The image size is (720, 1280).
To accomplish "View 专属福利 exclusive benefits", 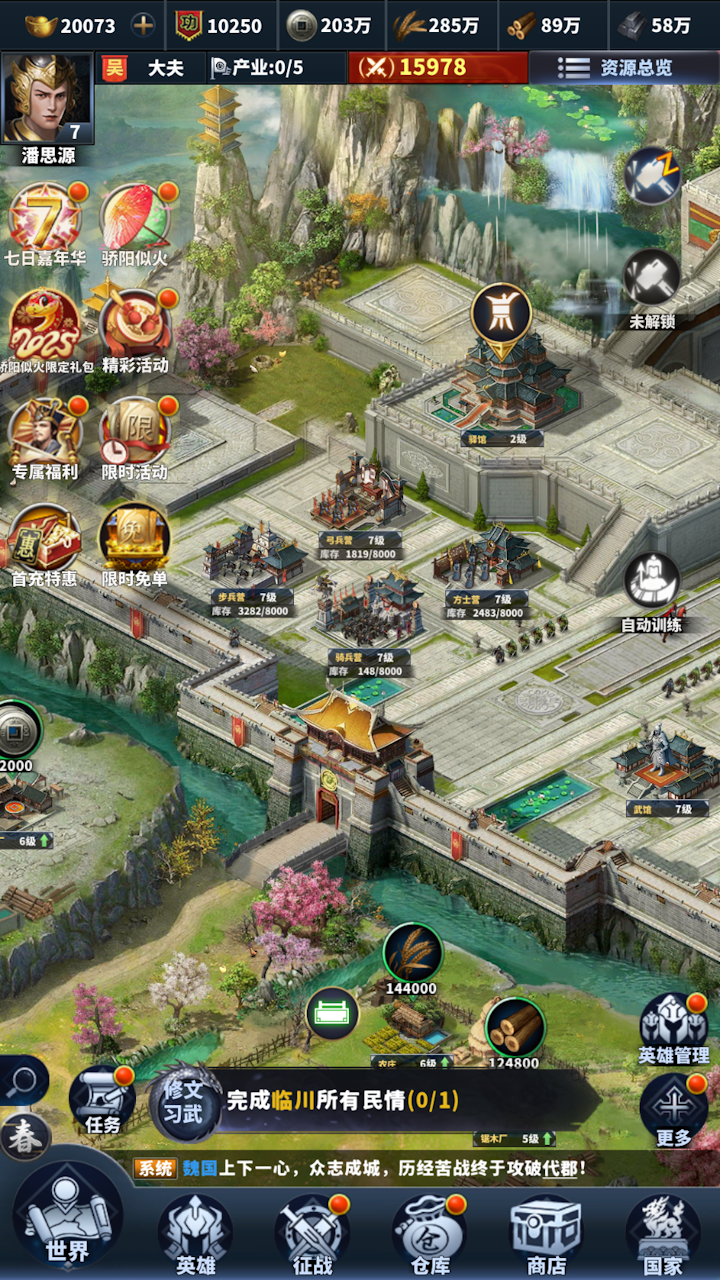I will (45, 435).
